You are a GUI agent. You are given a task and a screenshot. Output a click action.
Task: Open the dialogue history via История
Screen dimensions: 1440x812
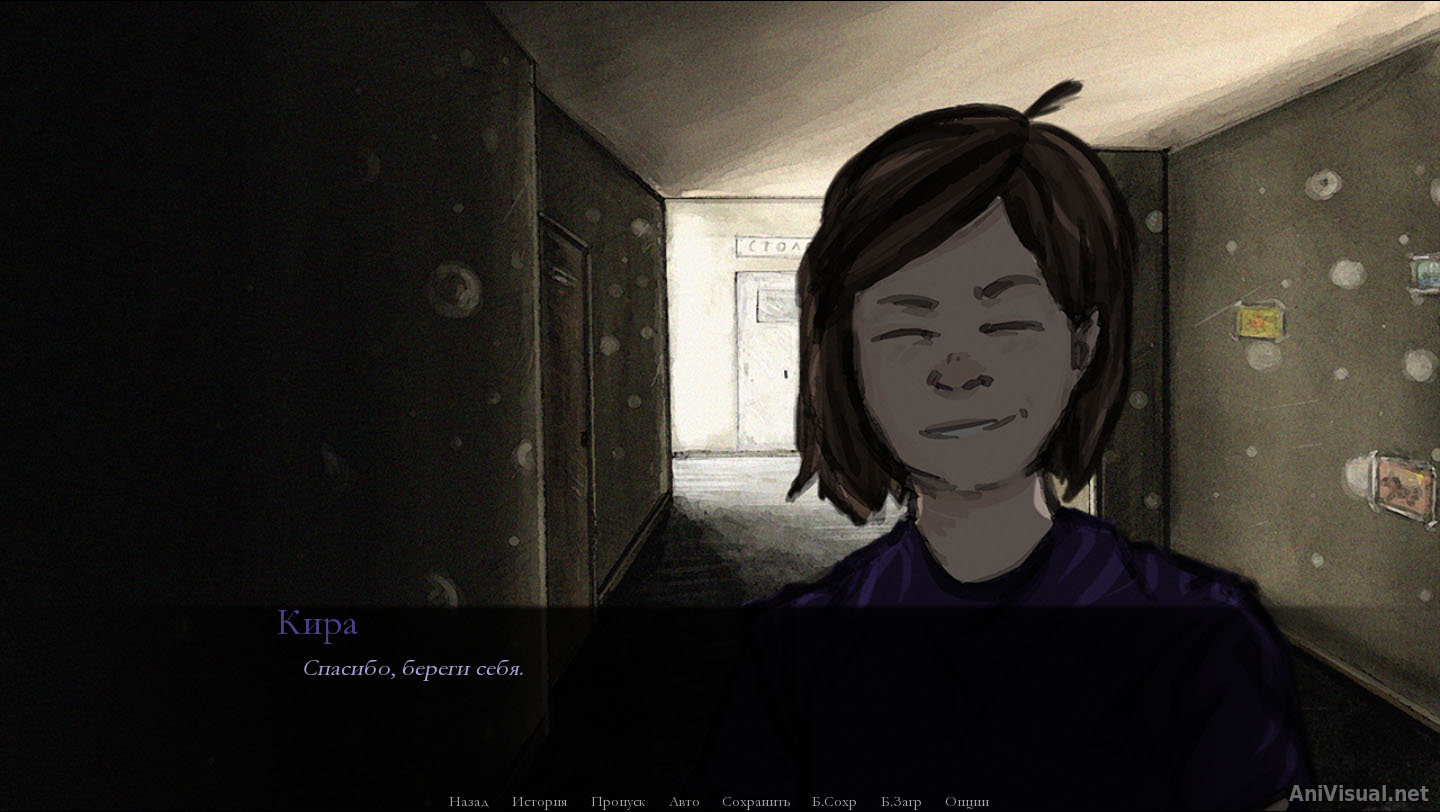coord(540,801)
